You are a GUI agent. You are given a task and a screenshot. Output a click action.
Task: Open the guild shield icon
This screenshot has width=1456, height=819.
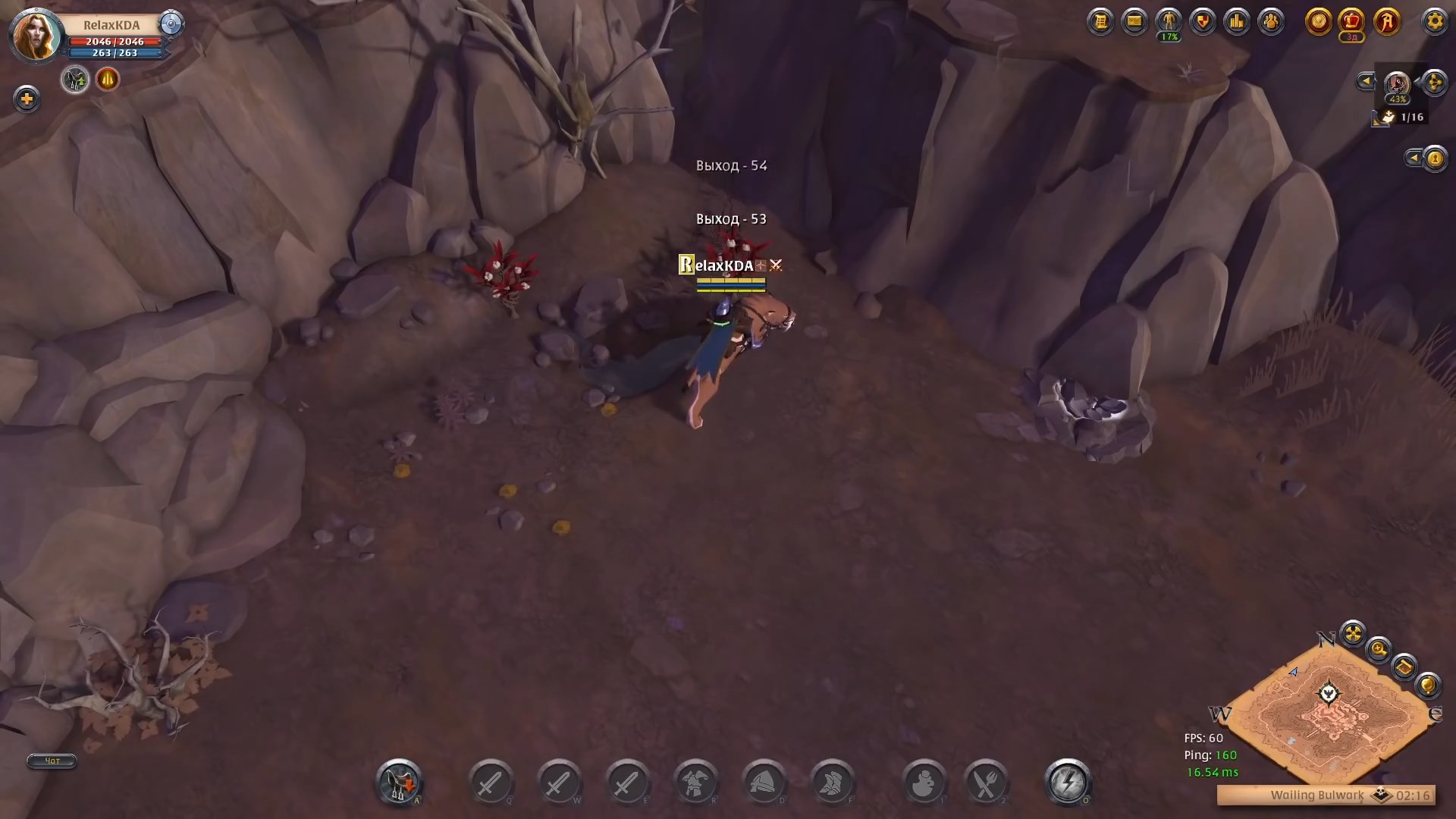[x=1203, y=22]
